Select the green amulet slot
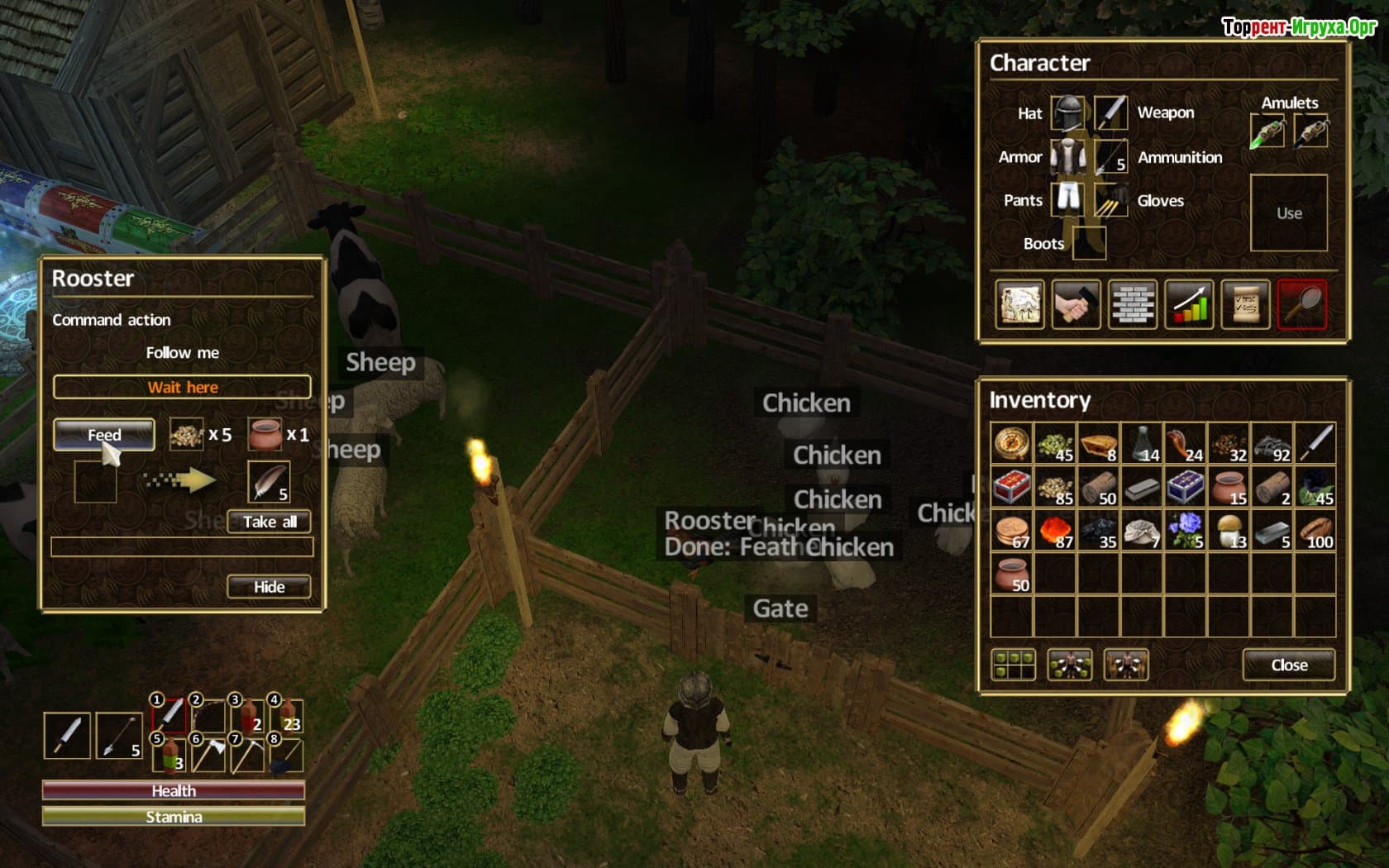 [1267, 132]
